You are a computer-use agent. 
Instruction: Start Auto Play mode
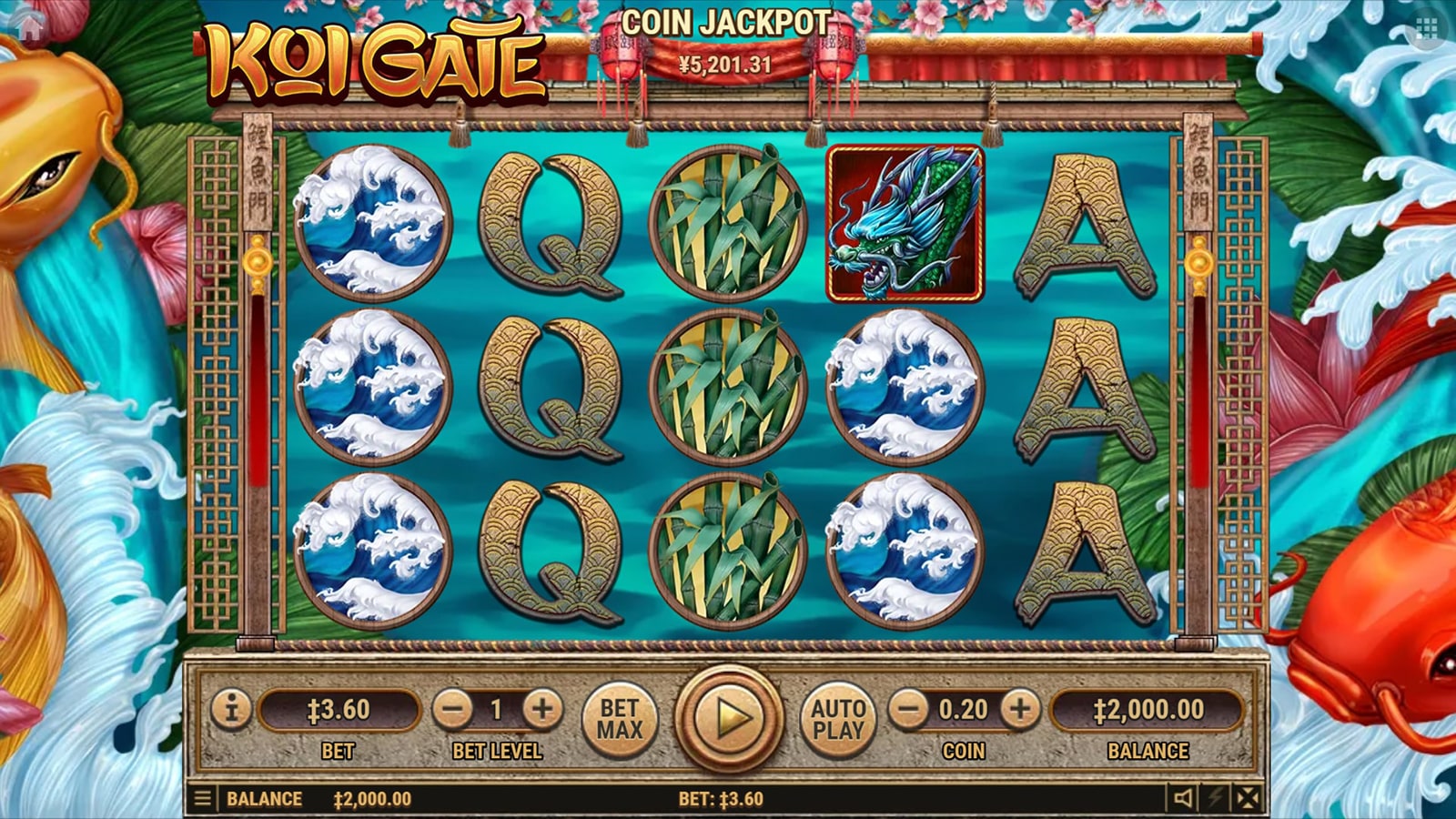tap(838, 719)
